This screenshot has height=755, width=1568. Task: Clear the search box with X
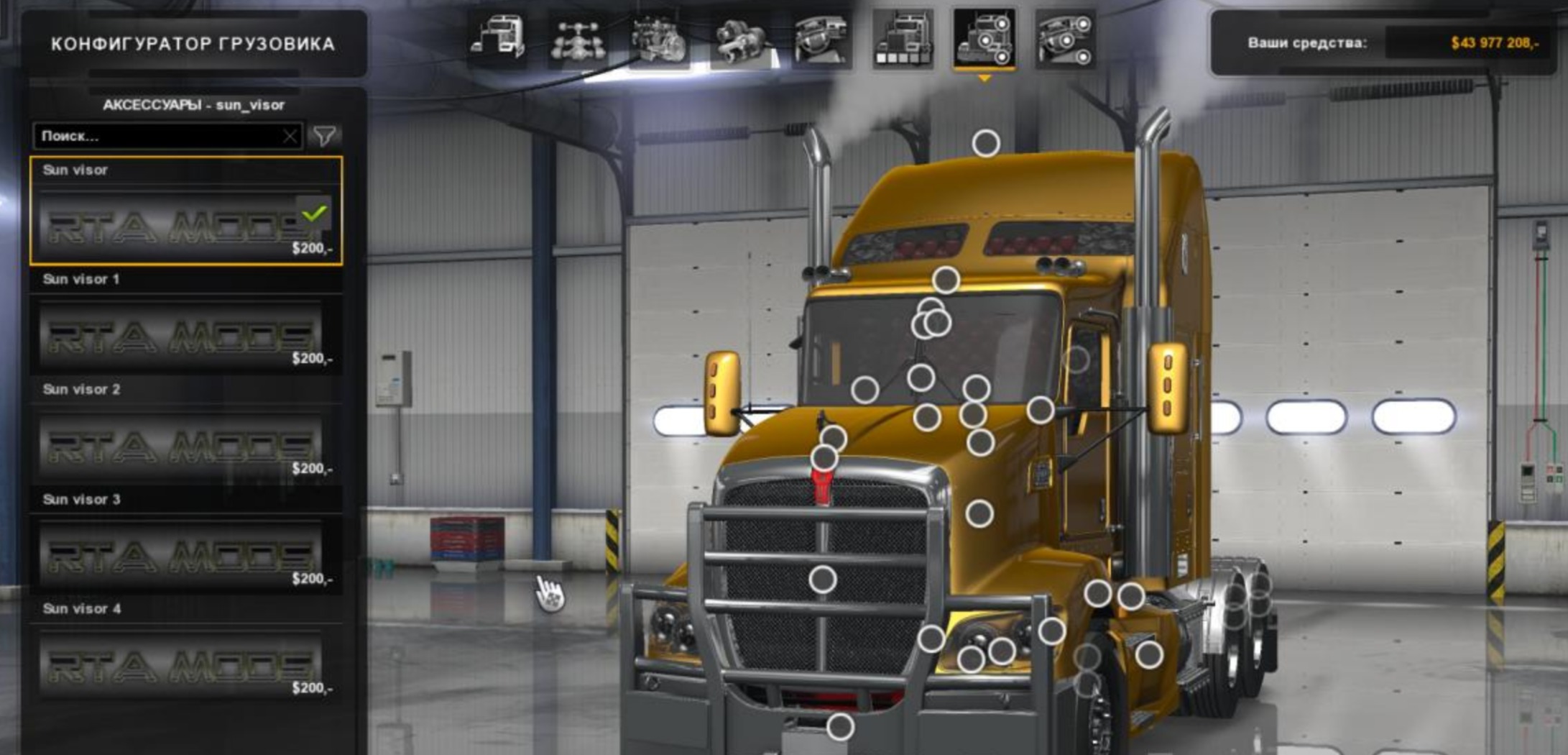[290, 136]
